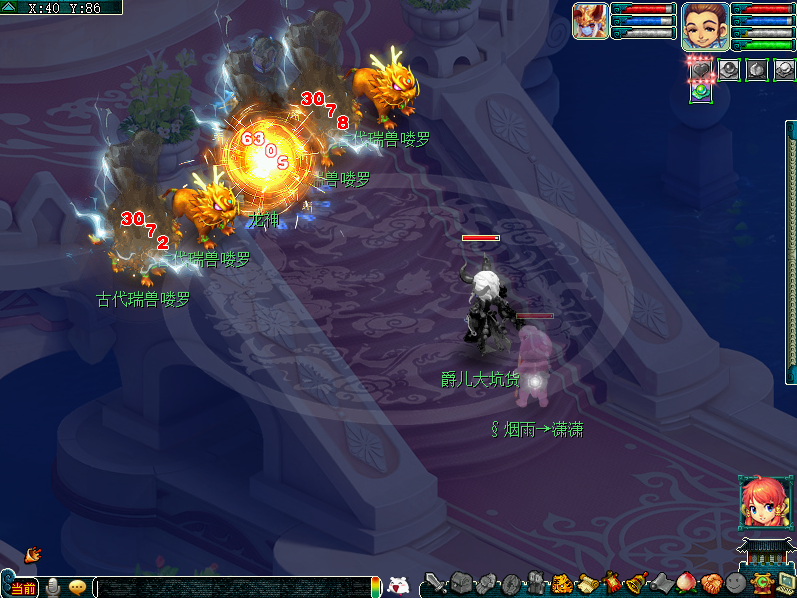Click the red banner toolbar icon
Image resolution: width=797 pixels, height=598 pixels.
612,583
